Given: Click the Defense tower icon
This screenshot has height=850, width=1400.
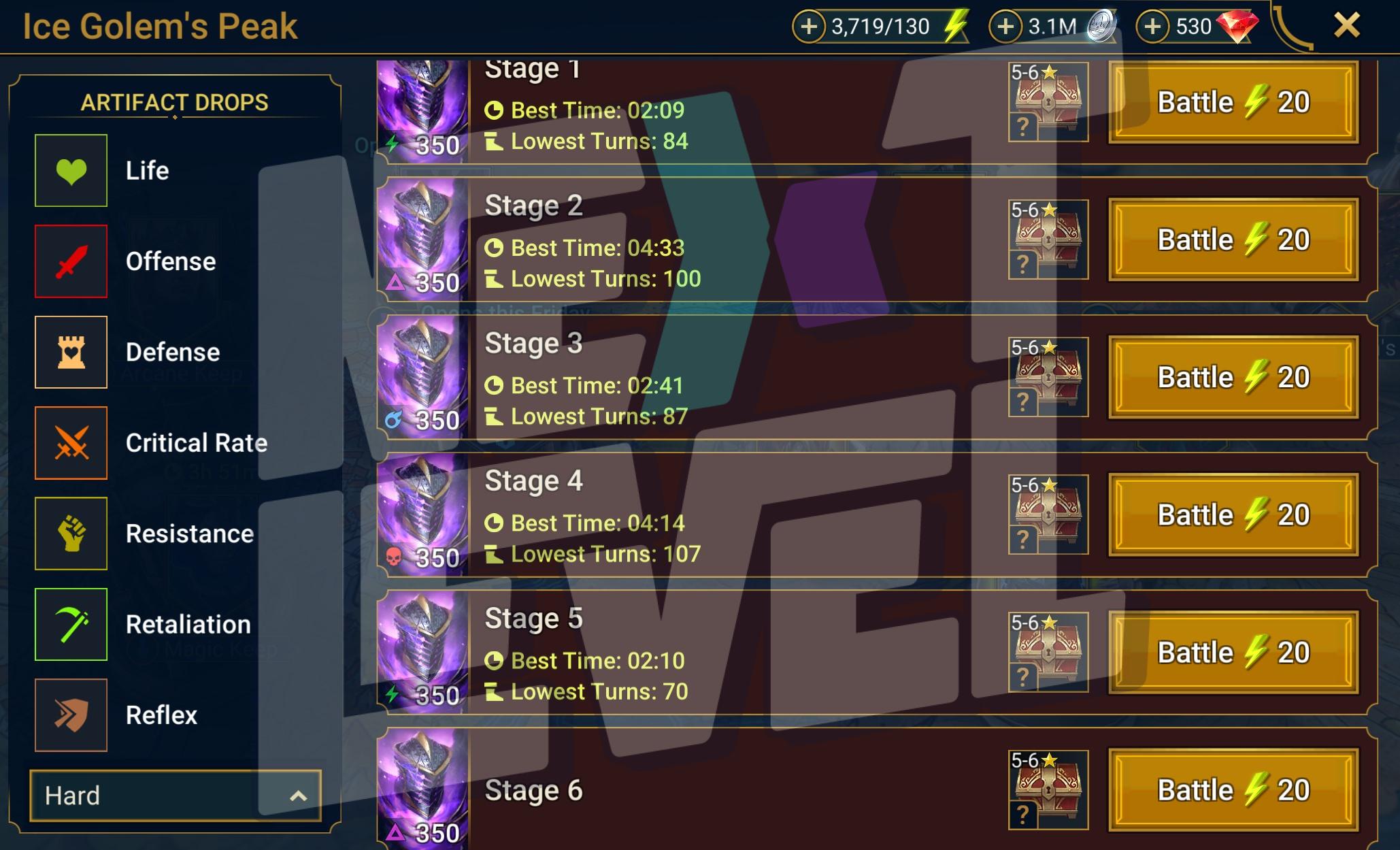Looking at the screenshot, I should 71,353.
